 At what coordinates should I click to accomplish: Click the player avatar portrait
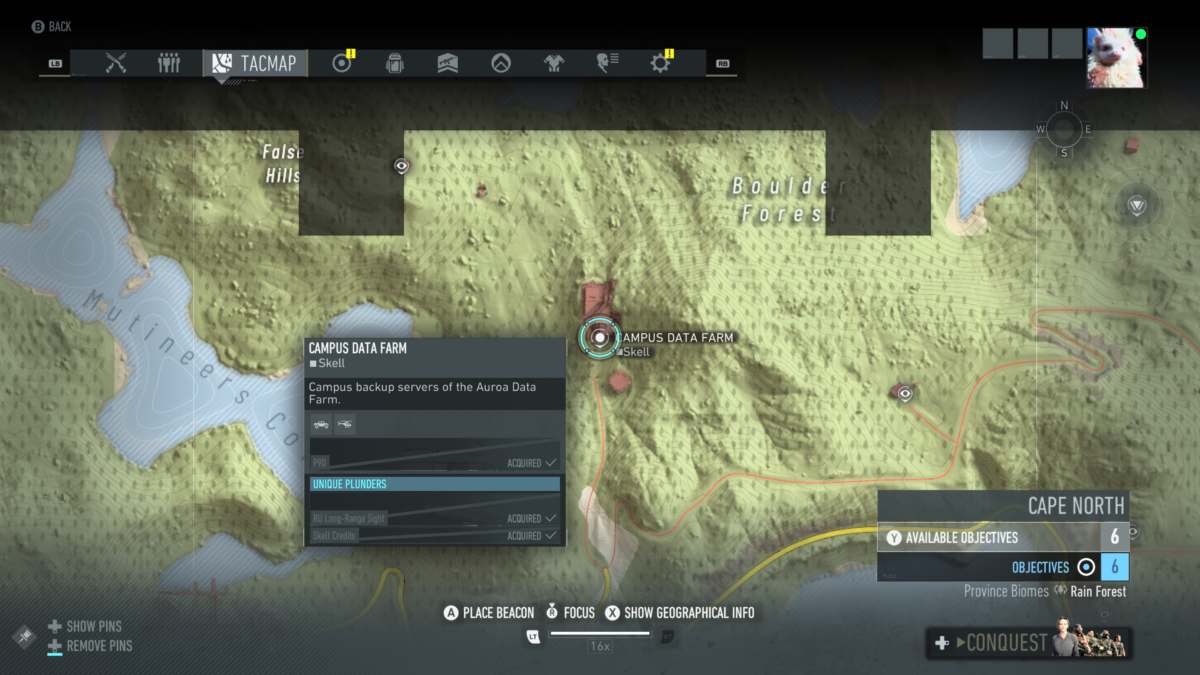pos(1117,58)
